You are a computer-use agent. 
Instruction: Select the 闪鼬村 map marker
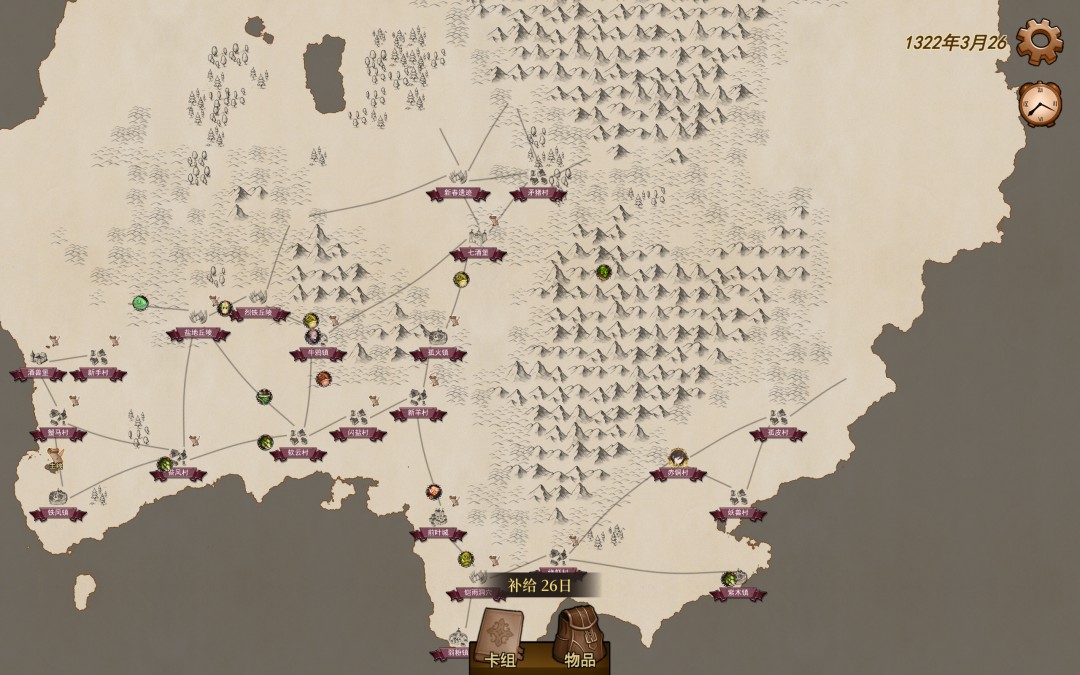pyautogui.click(x=357, y=433)
